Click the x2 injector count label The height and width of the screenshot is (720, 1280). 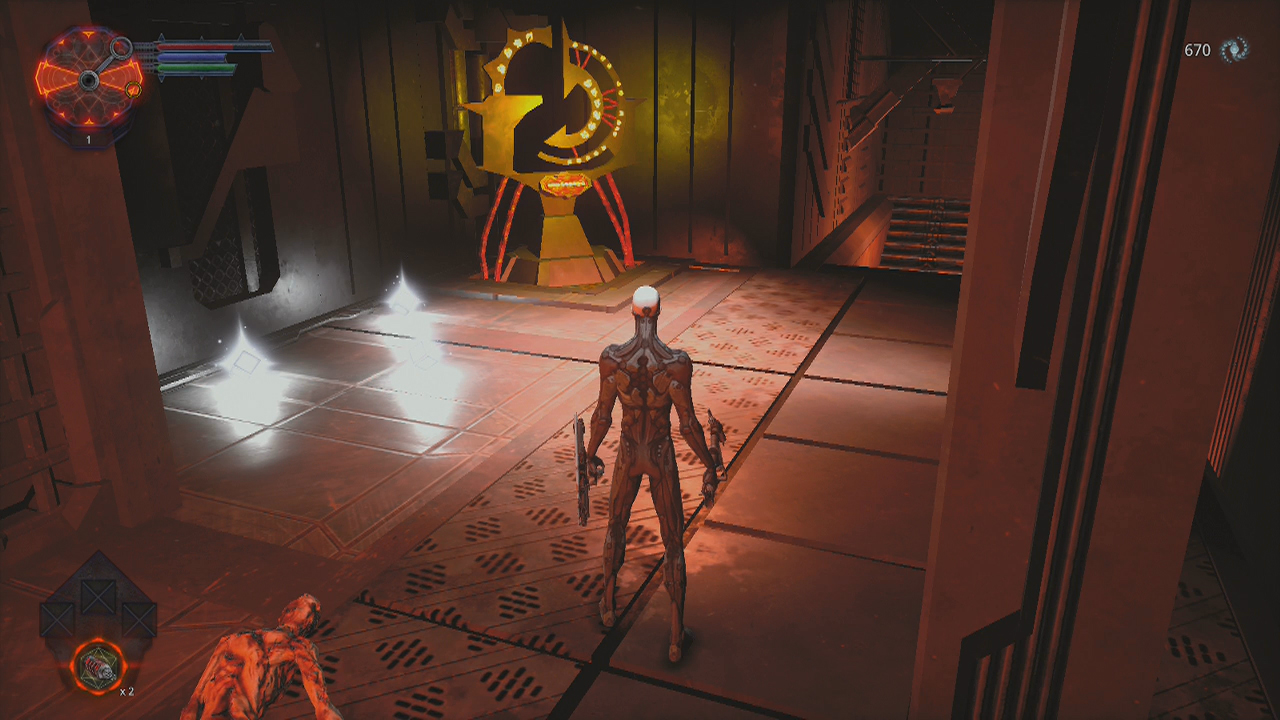127,692
